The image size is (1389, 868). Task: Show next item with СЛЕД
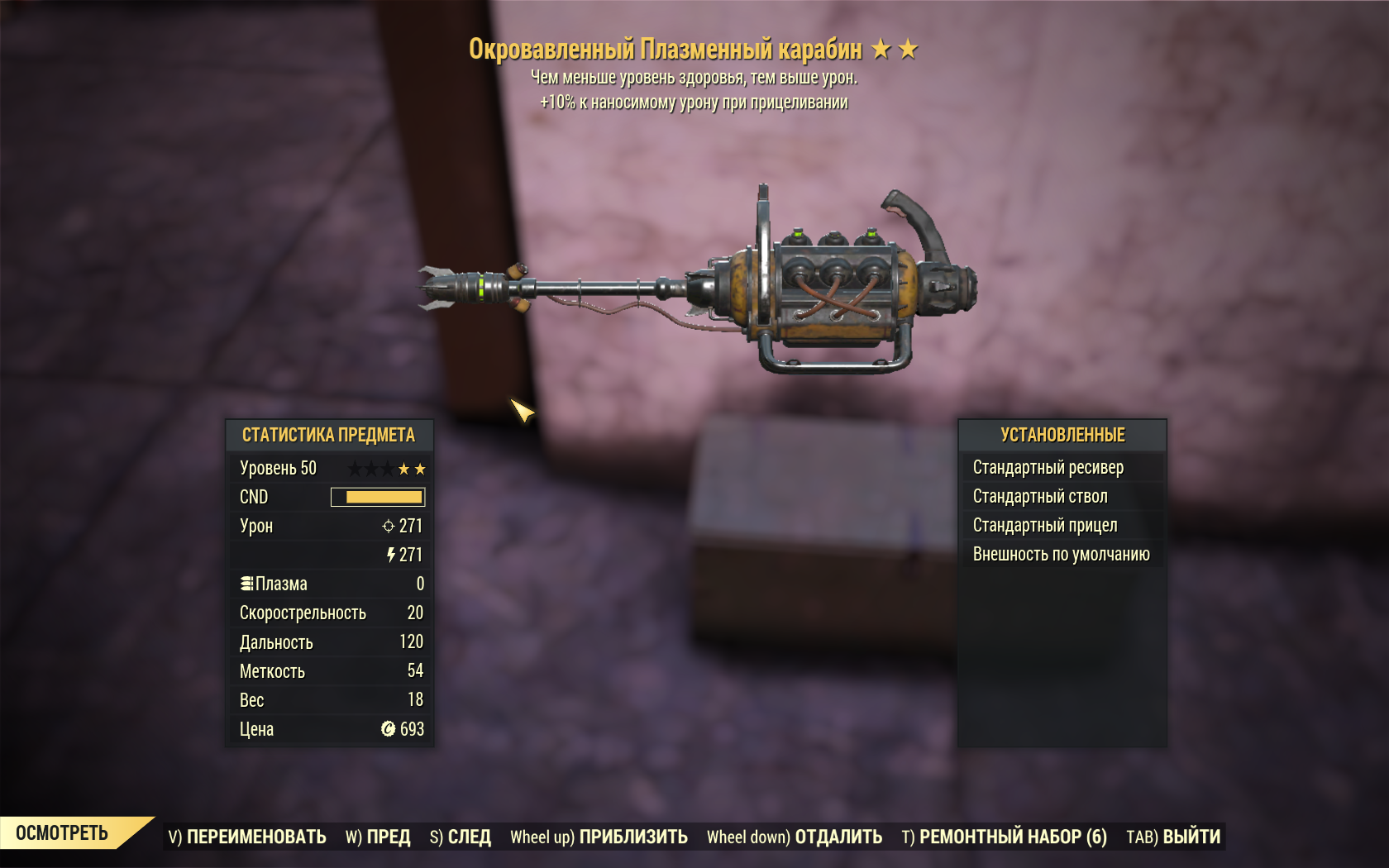(461, 837)
